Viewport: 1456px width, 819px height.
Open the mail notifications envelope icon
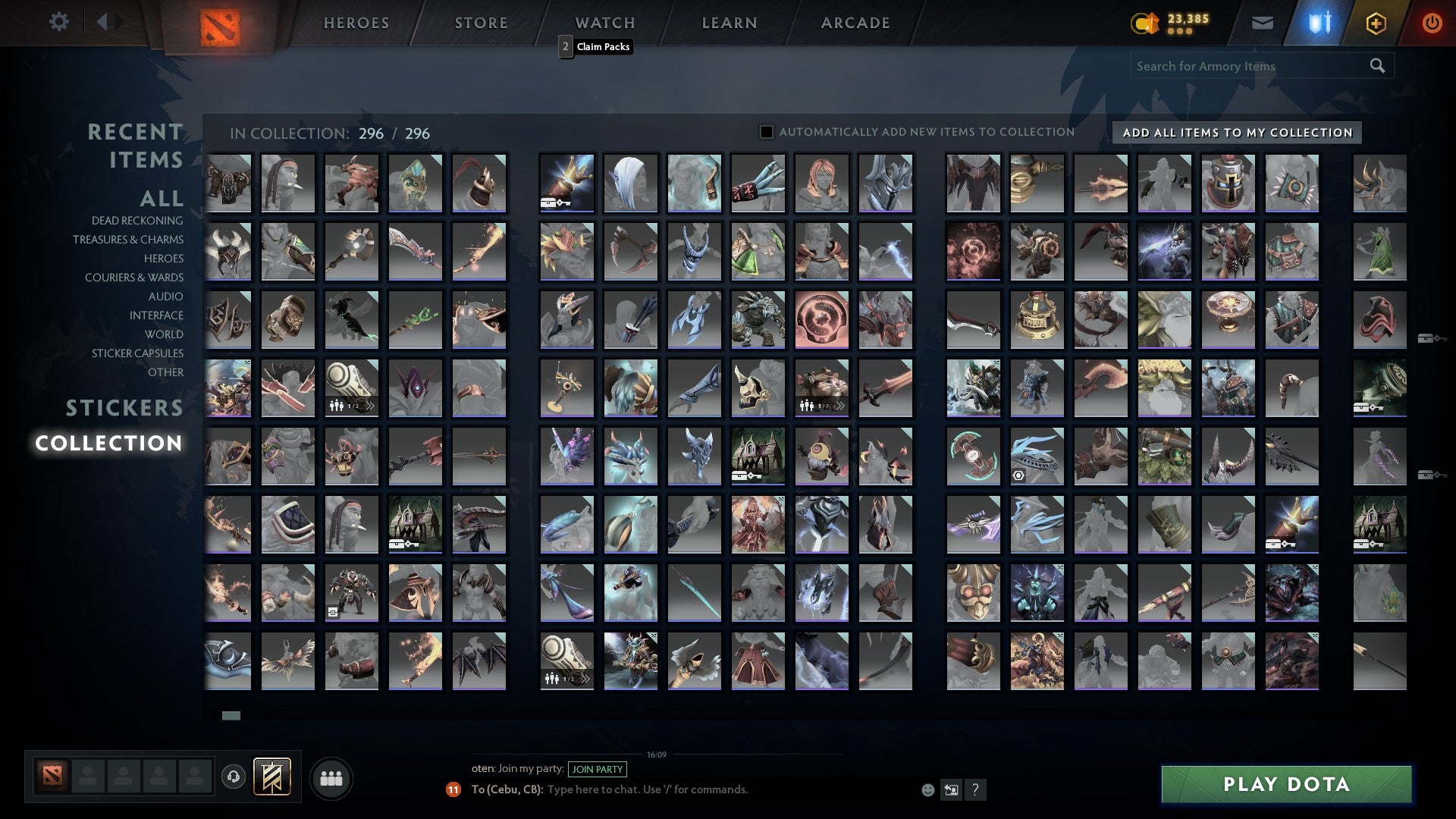pyautogui.click(x=1261, y=23)
